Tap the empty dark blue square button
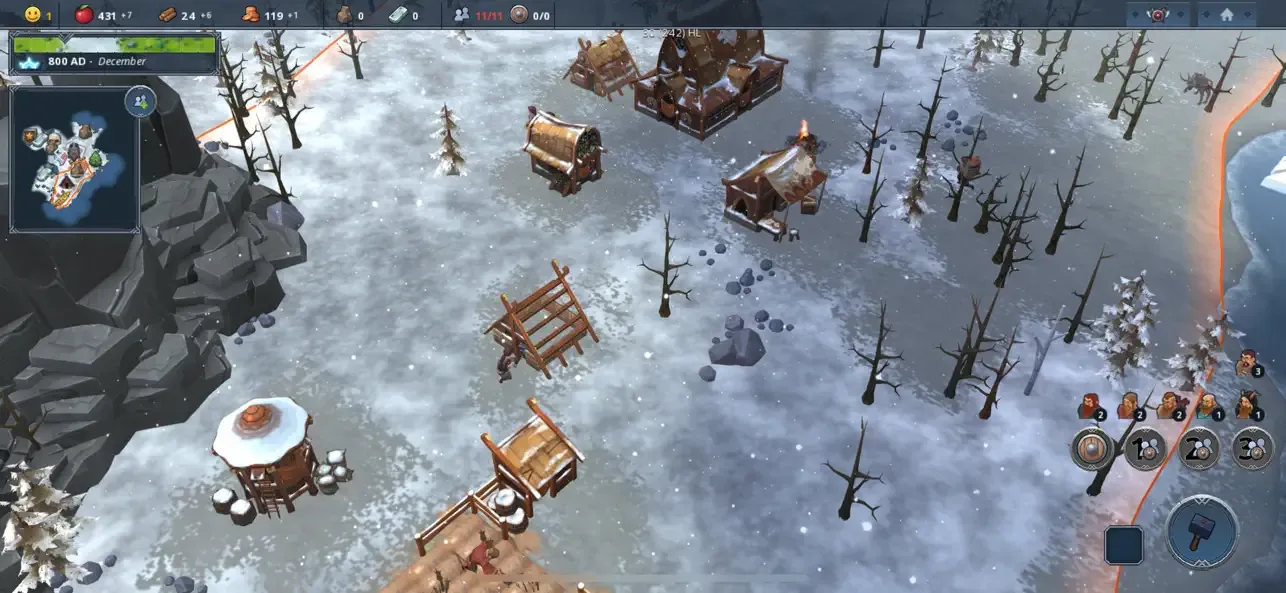This screenshot has height=593, width=1286. [x=1123, y=545]
